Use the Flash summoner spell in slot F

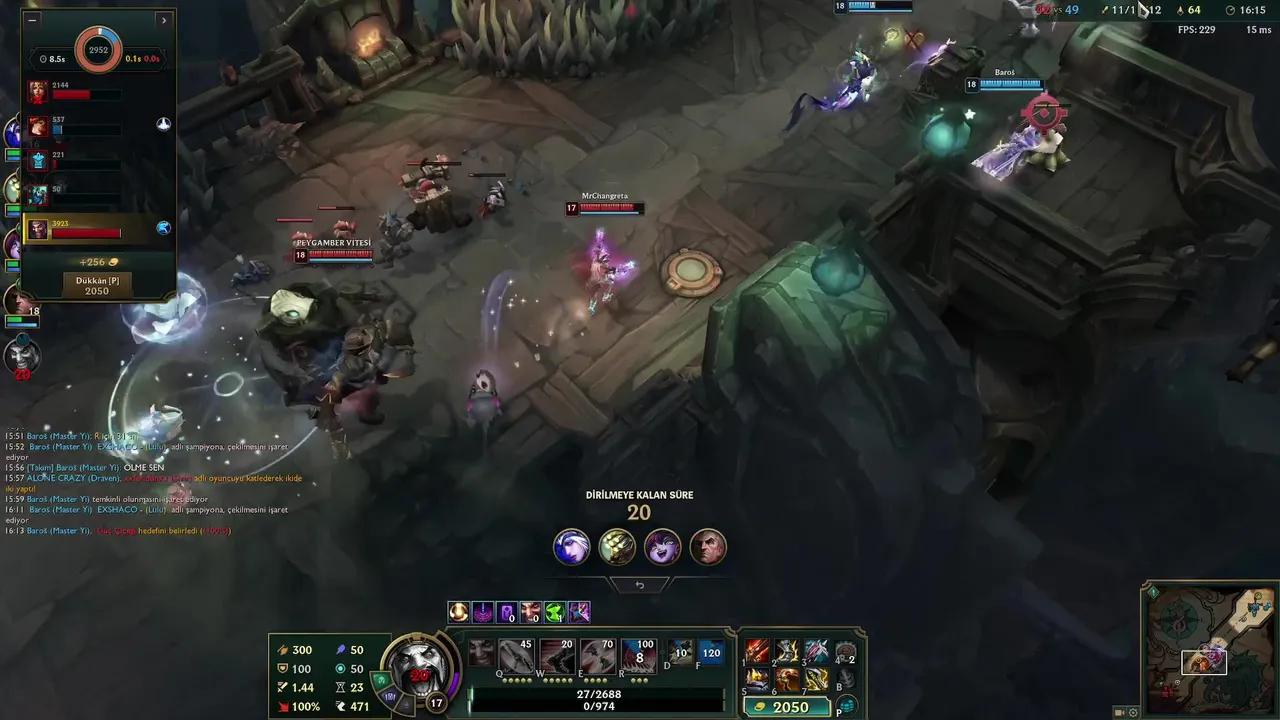click(710, 652)
